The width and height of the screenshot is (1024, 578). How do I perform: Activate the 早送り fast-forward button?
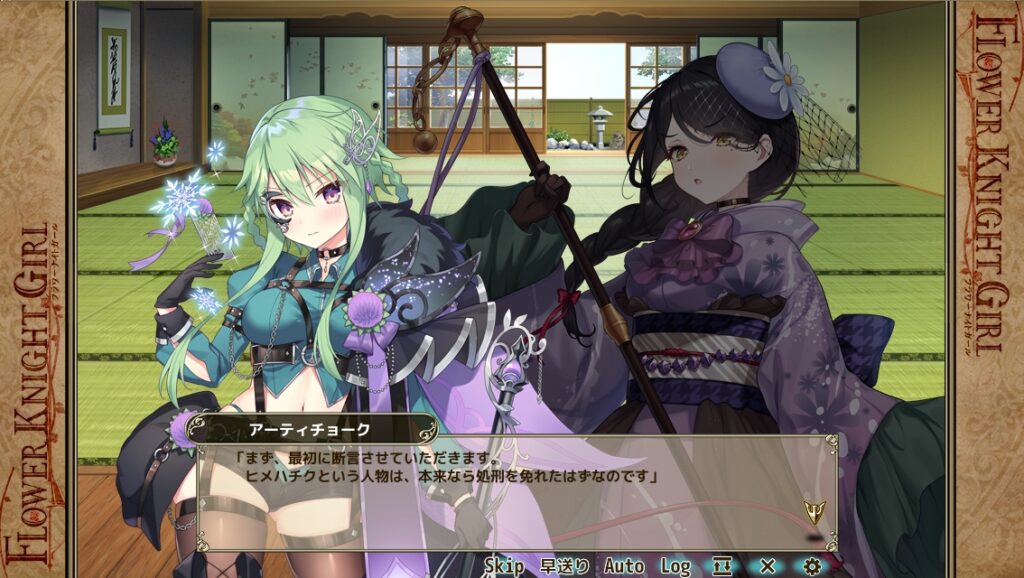(564, 566)
